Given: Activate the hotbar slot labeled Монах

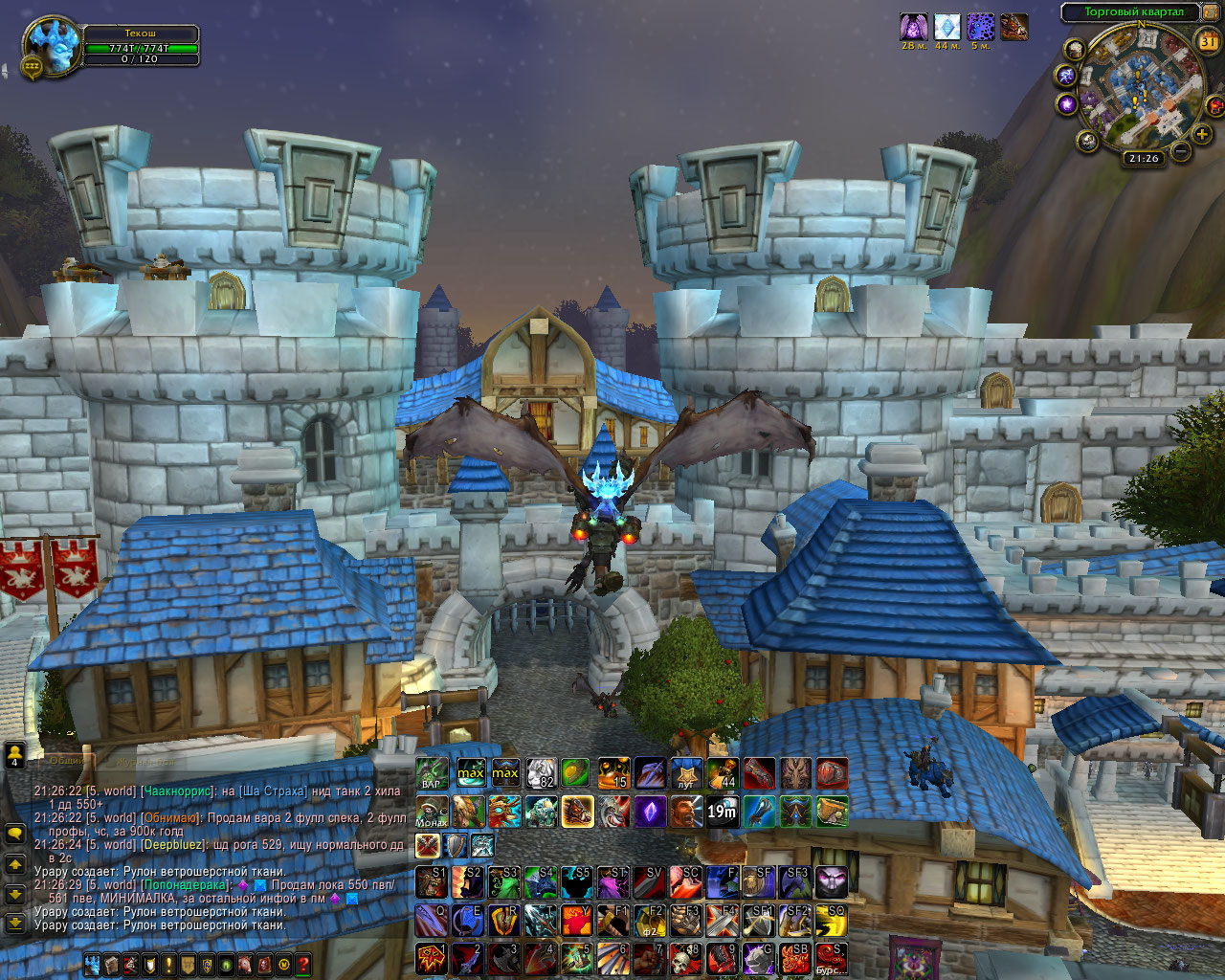Looking at the screenshot, I should pyautogui.click(x=432, y=812).
